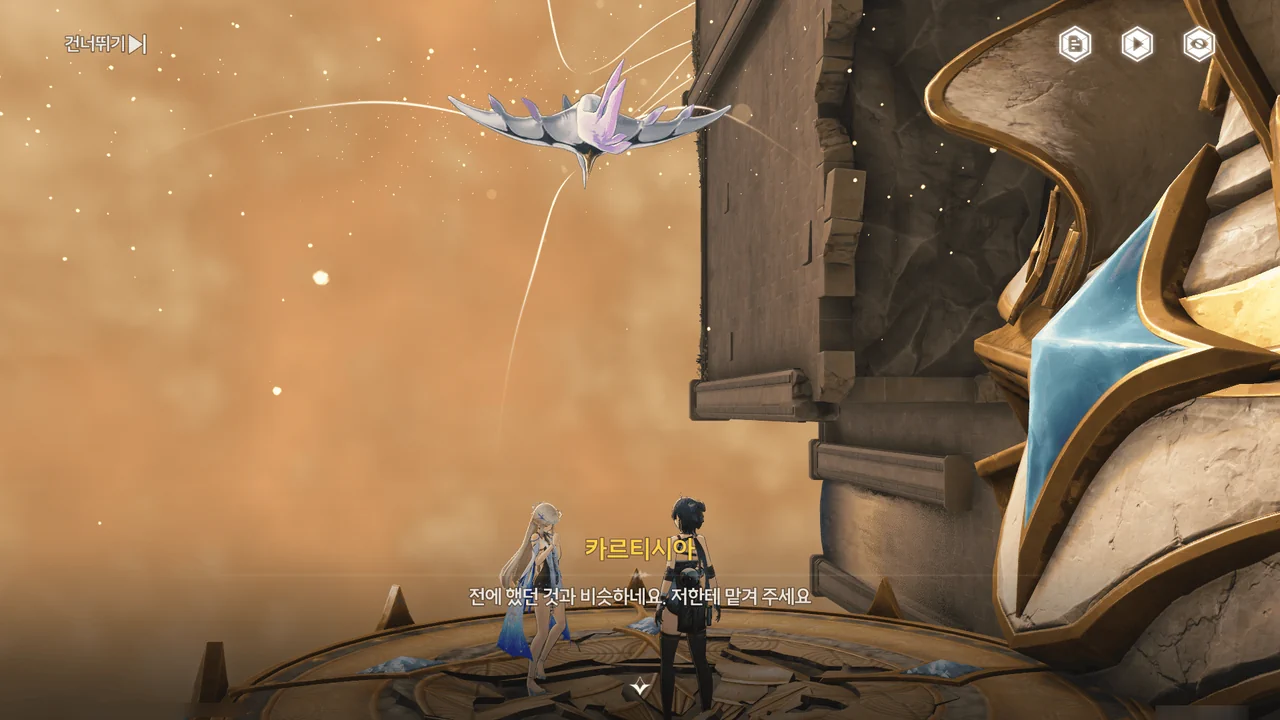Toggle auto-play dialogue
Viewport: 1280px width, 720px height.
(x=1137, y=44)
